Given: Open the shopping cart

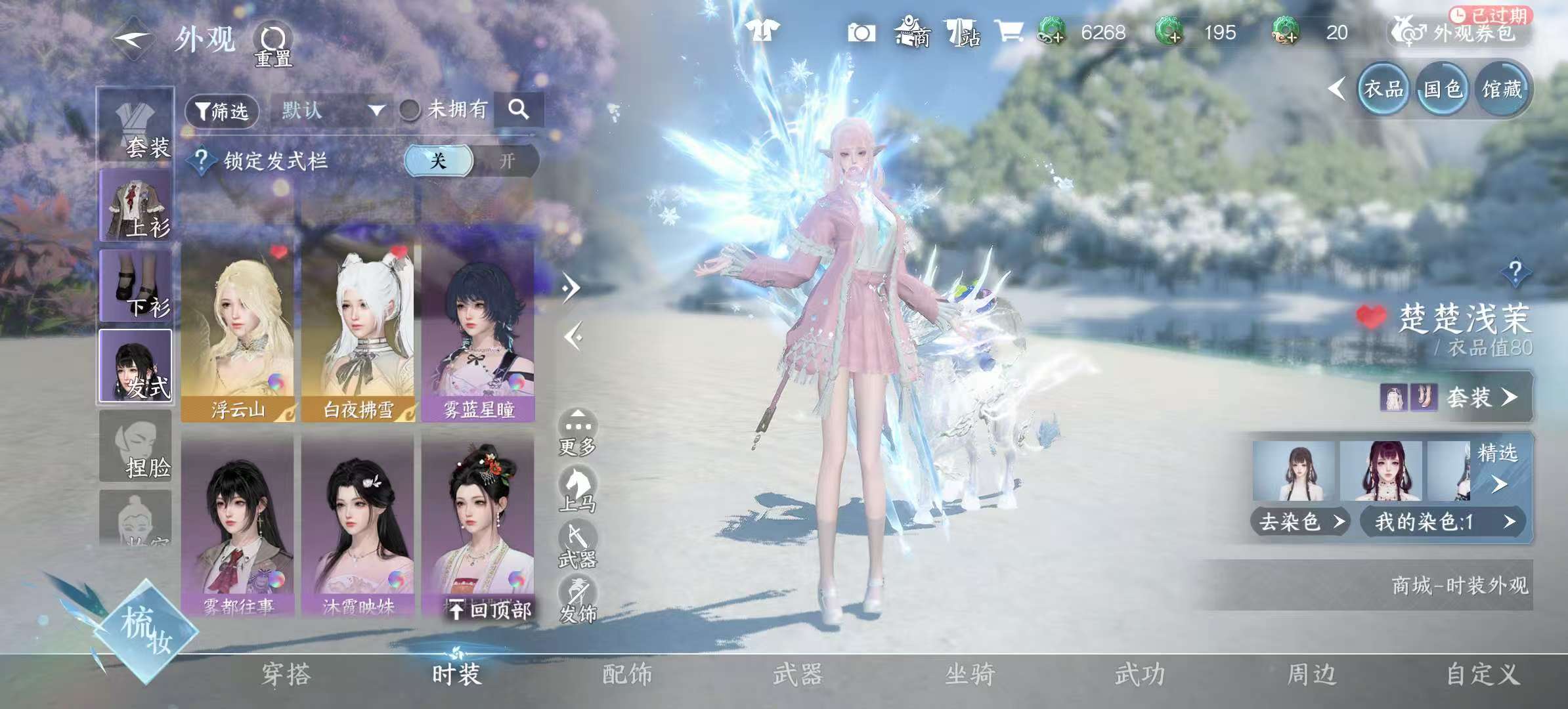Looking at the screenshot, I should (1011, 33).
